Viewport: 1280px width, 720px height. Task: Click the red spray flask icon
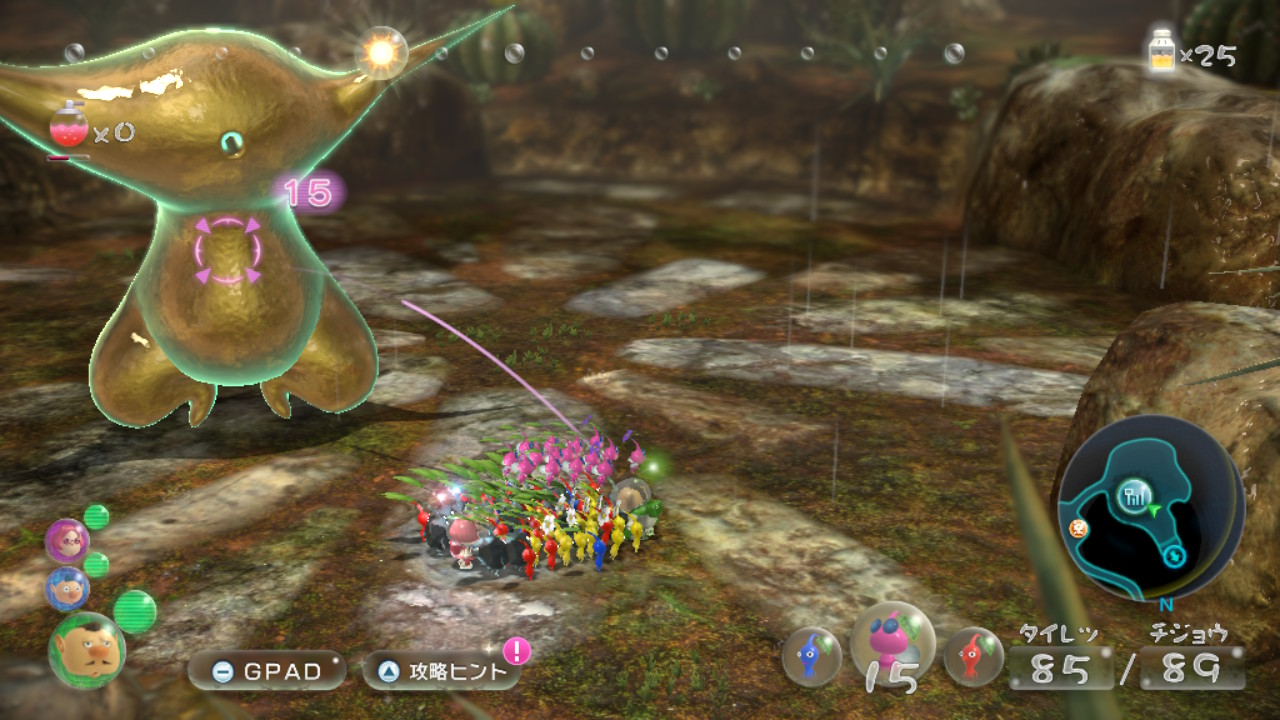69,129
